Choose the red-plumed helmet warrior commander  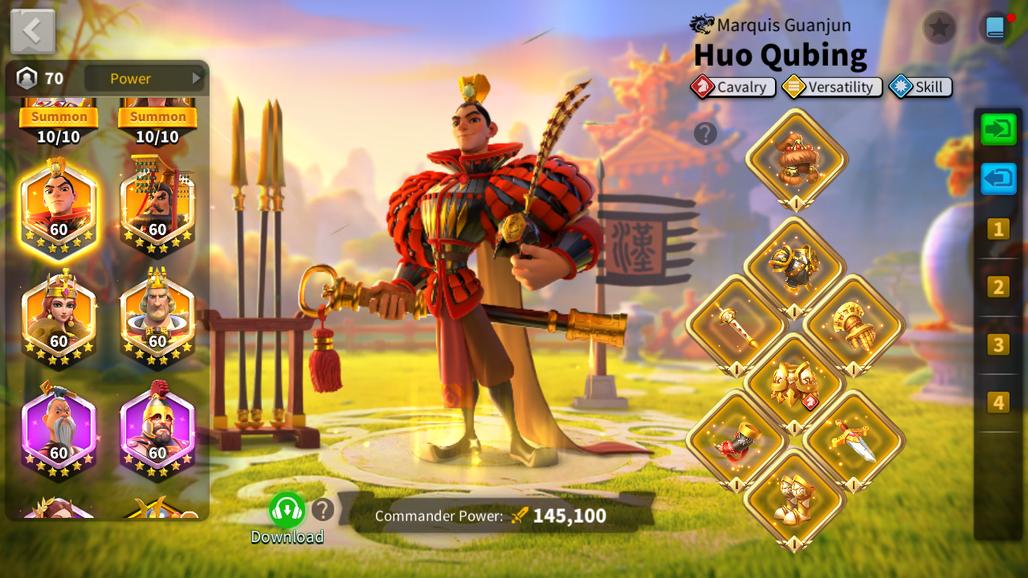(157, 430)
